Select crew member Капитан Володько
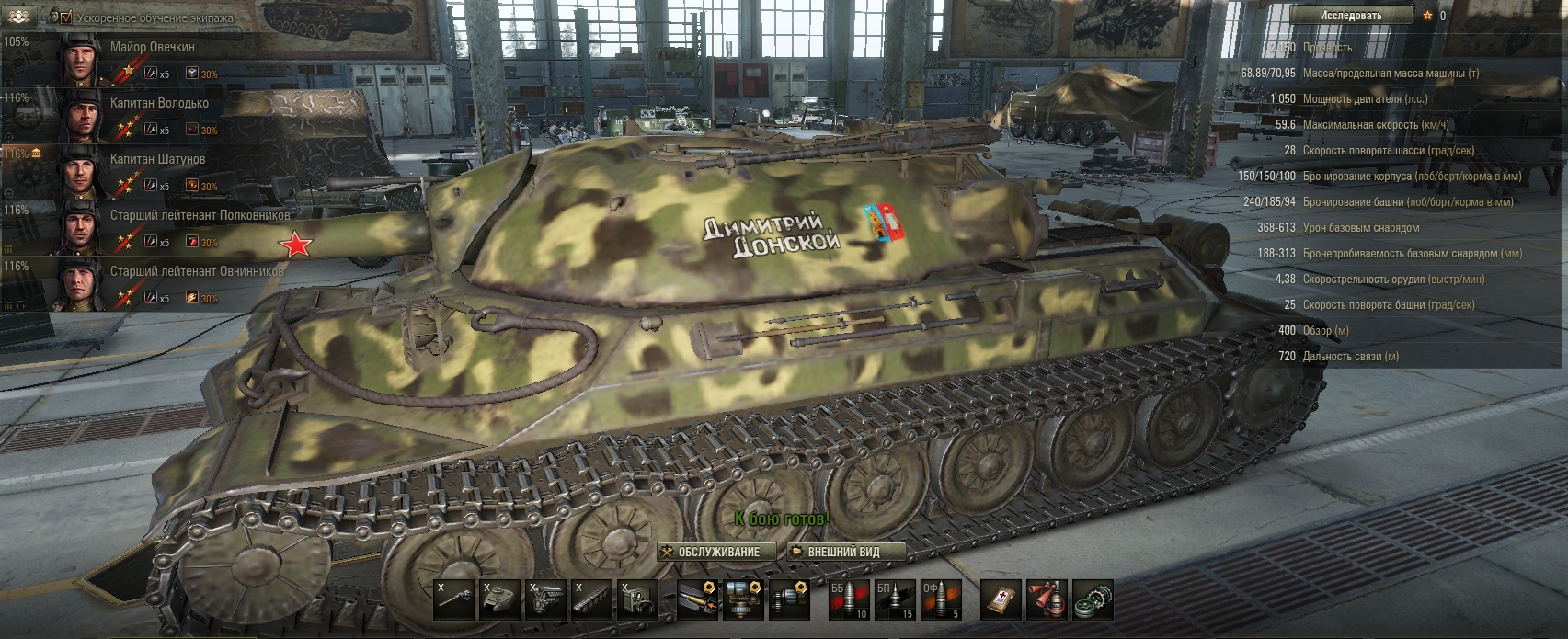 (159, 103)
